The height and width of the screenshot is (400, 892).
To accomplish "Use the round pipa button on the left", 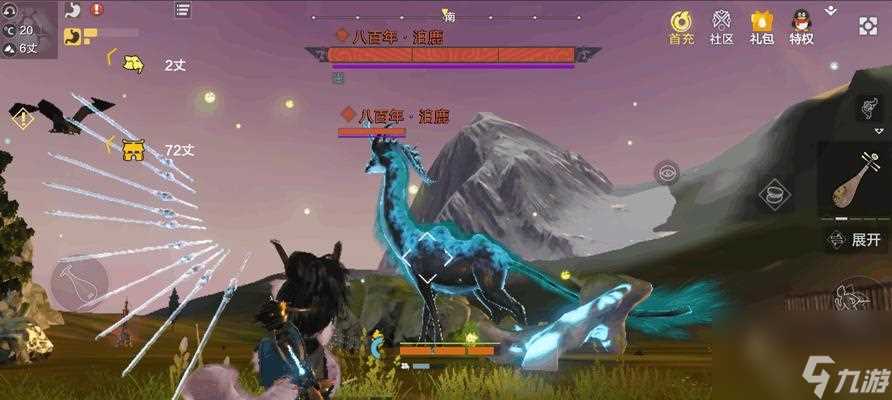I will [x=80, y=284].
